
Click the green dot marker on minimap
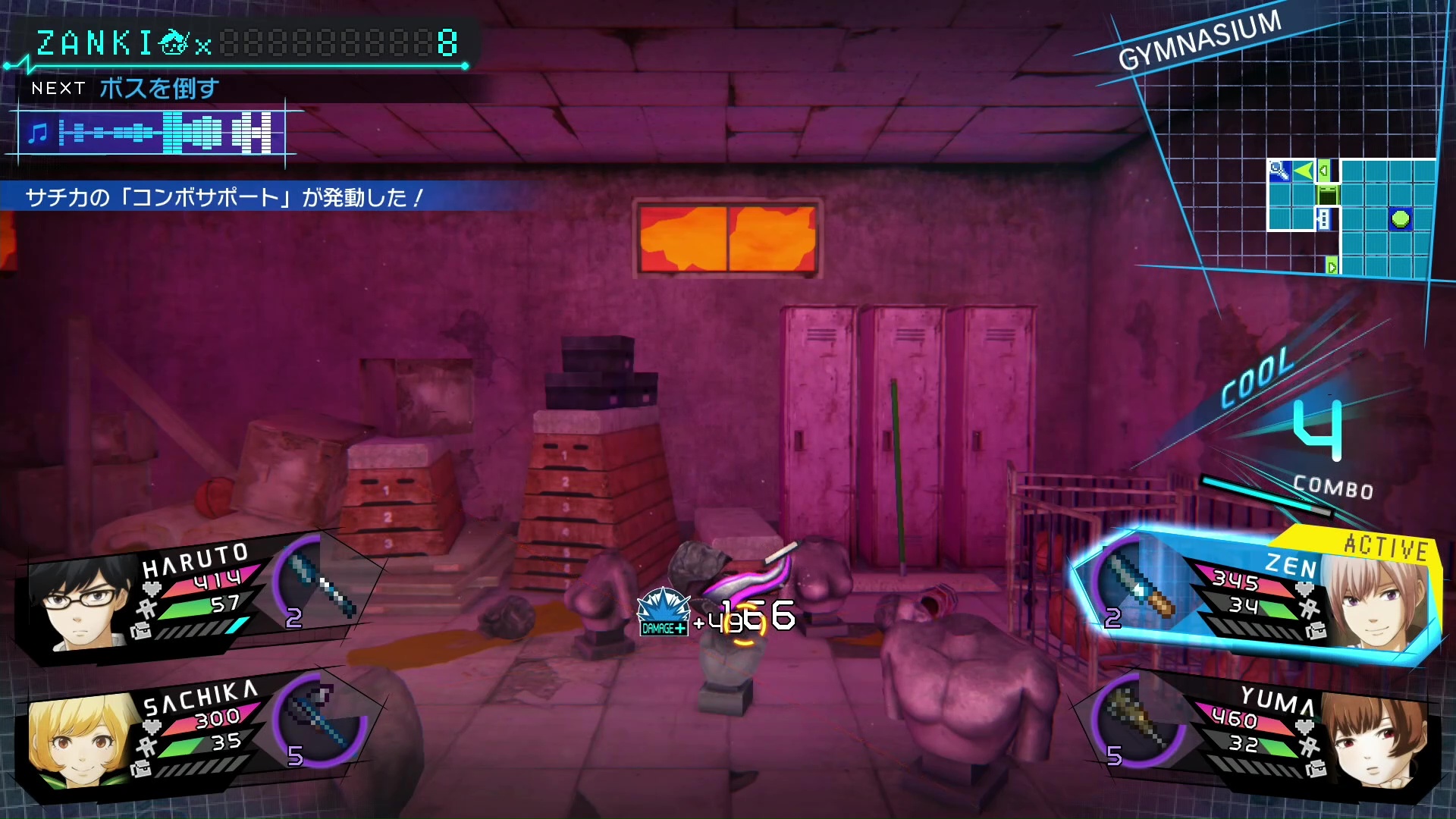point(1400,219)
